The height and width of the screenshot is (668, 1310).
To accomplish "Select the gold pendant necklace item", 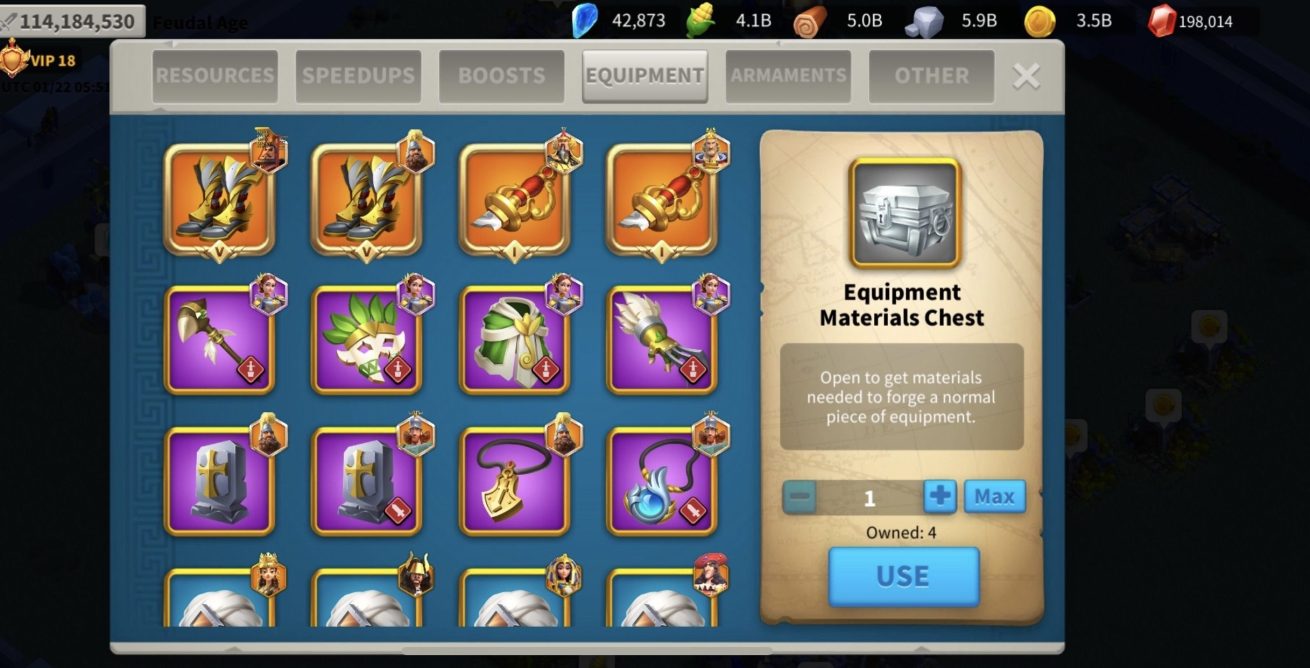I will point(514,482).
